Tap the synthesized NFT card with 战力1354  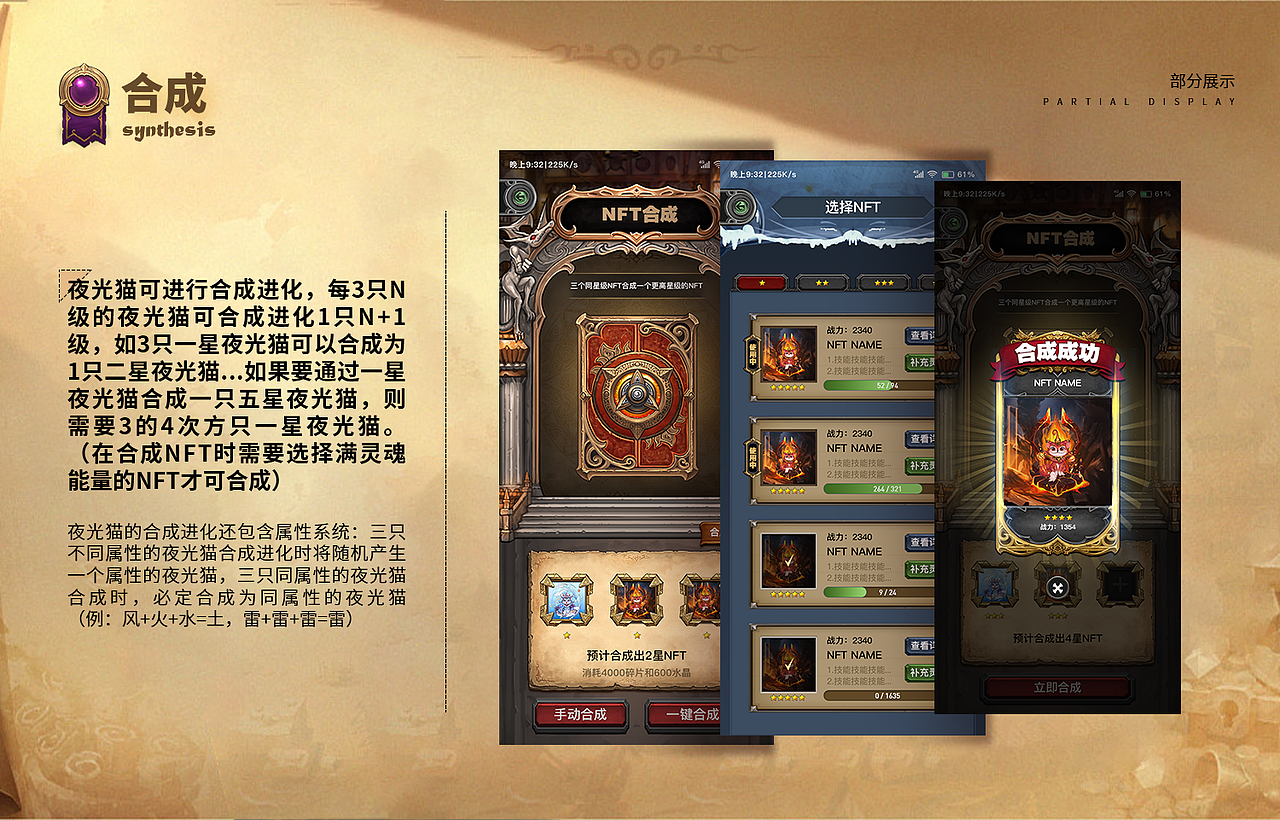click(1057, 452)
